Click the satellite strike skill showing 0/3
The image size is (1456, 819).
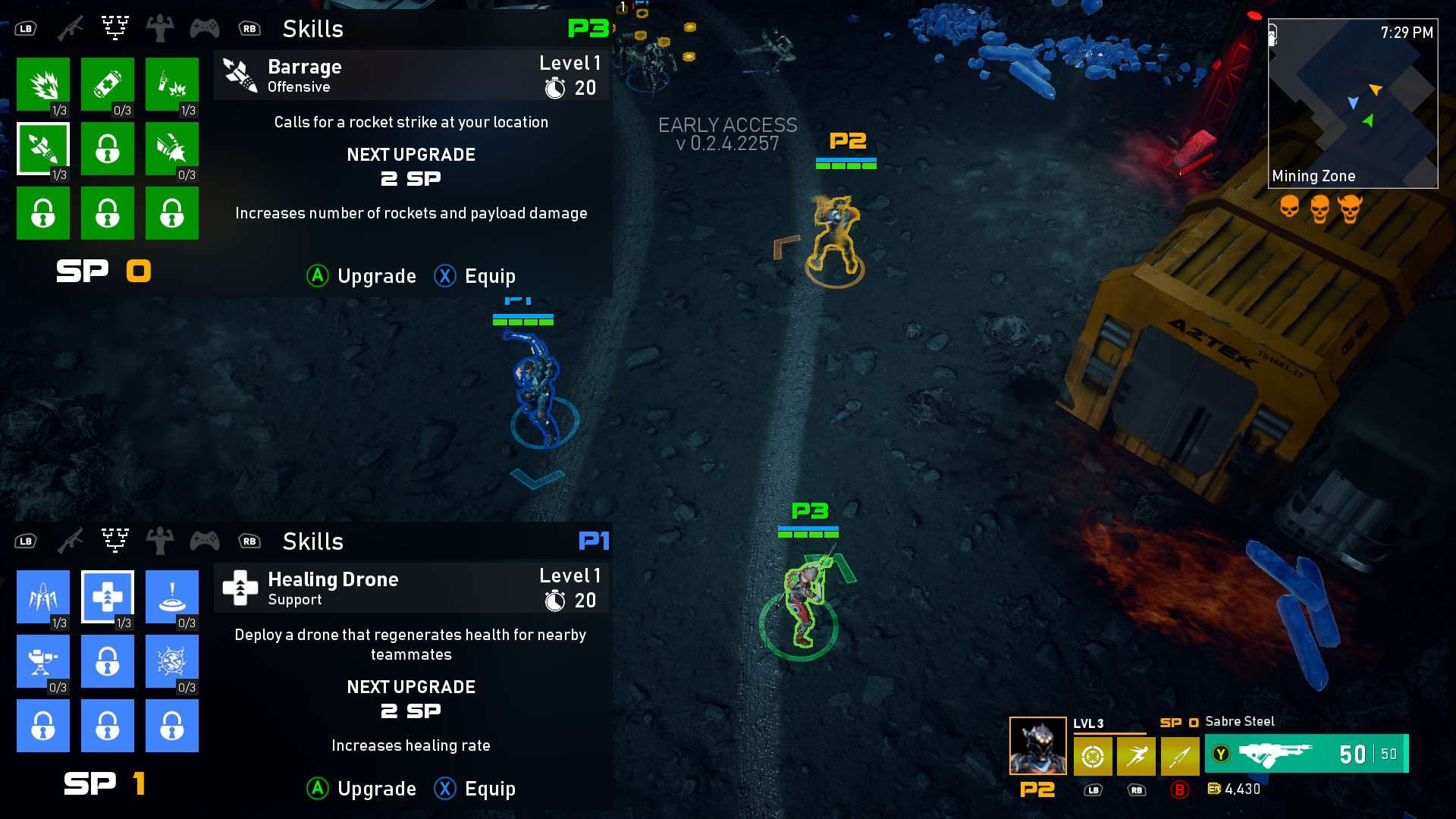(x=172, y=149)
